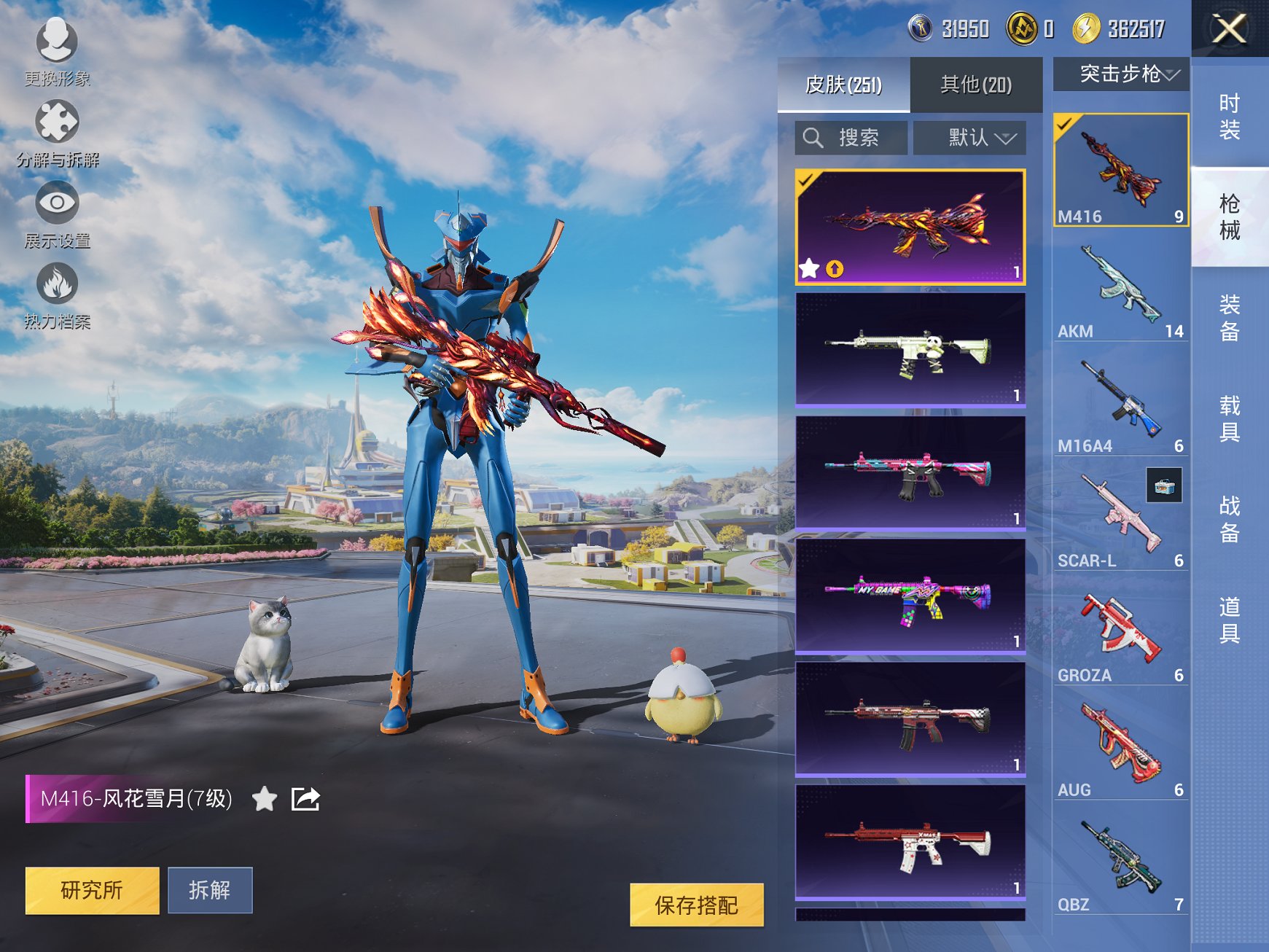Toggle the star favorite next to M416-风花雪月
Image resolution: width=1269 pixels, height=952 pixels.
pos(264,799)
